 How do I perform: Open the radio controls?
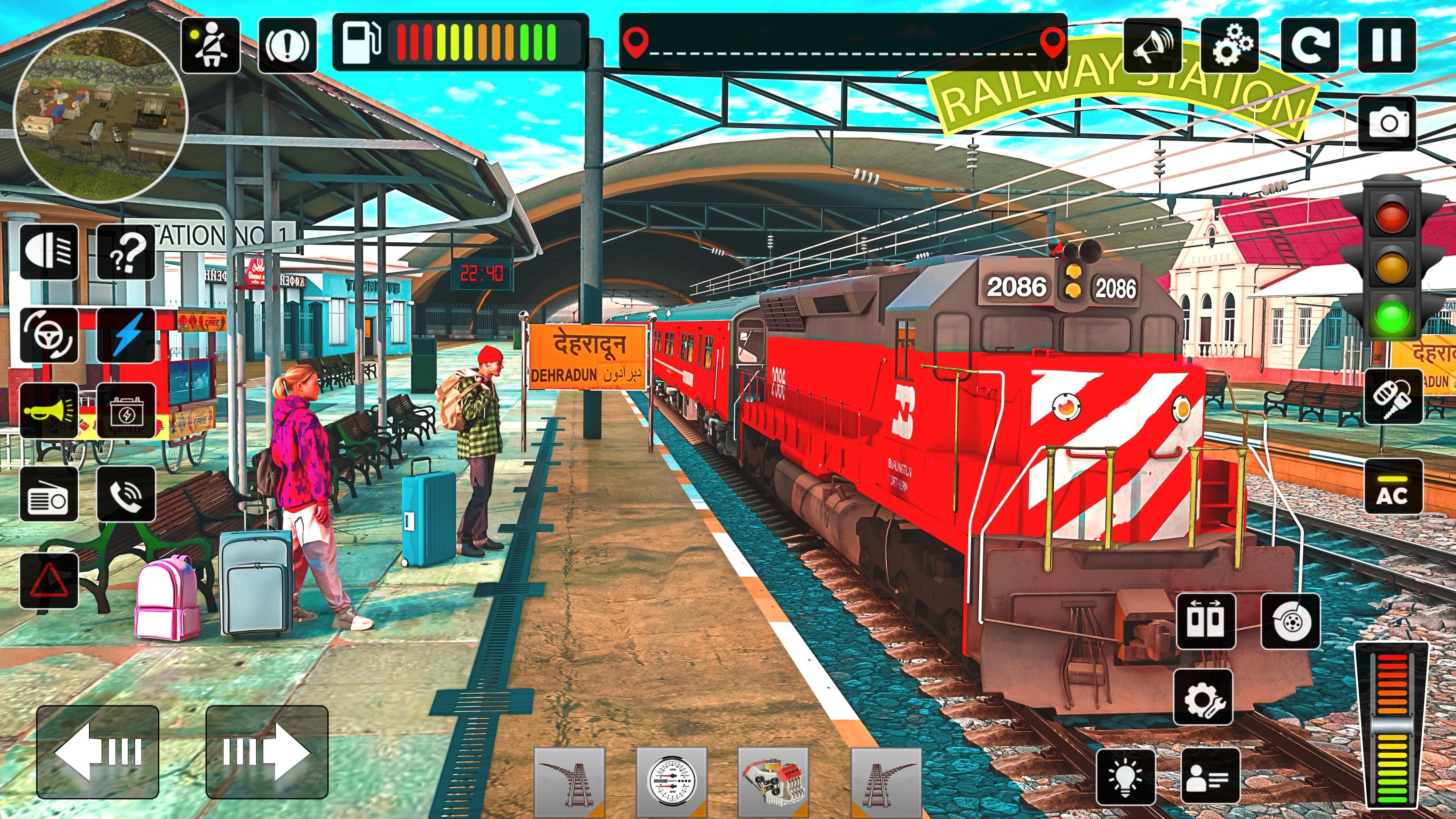click(50, 493)
